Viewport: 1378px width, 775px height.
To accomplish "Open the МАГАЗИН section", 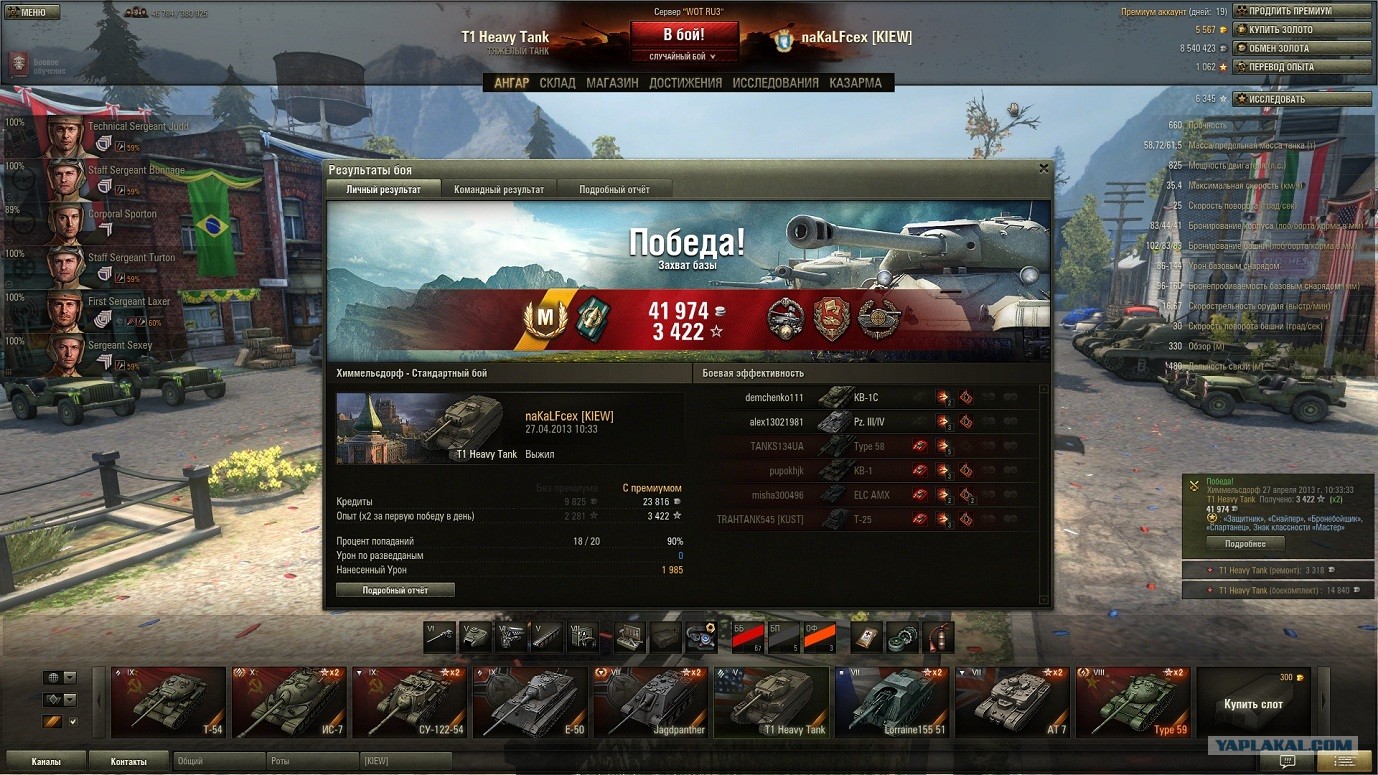I will tap(612, 83).
